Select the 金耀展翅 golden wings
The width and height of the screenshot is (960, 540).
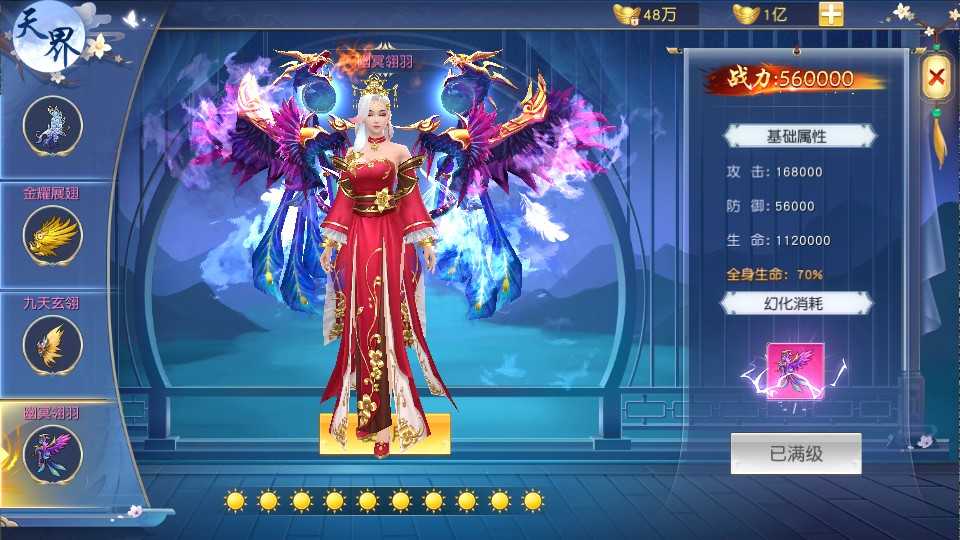[x=52, y=235]
